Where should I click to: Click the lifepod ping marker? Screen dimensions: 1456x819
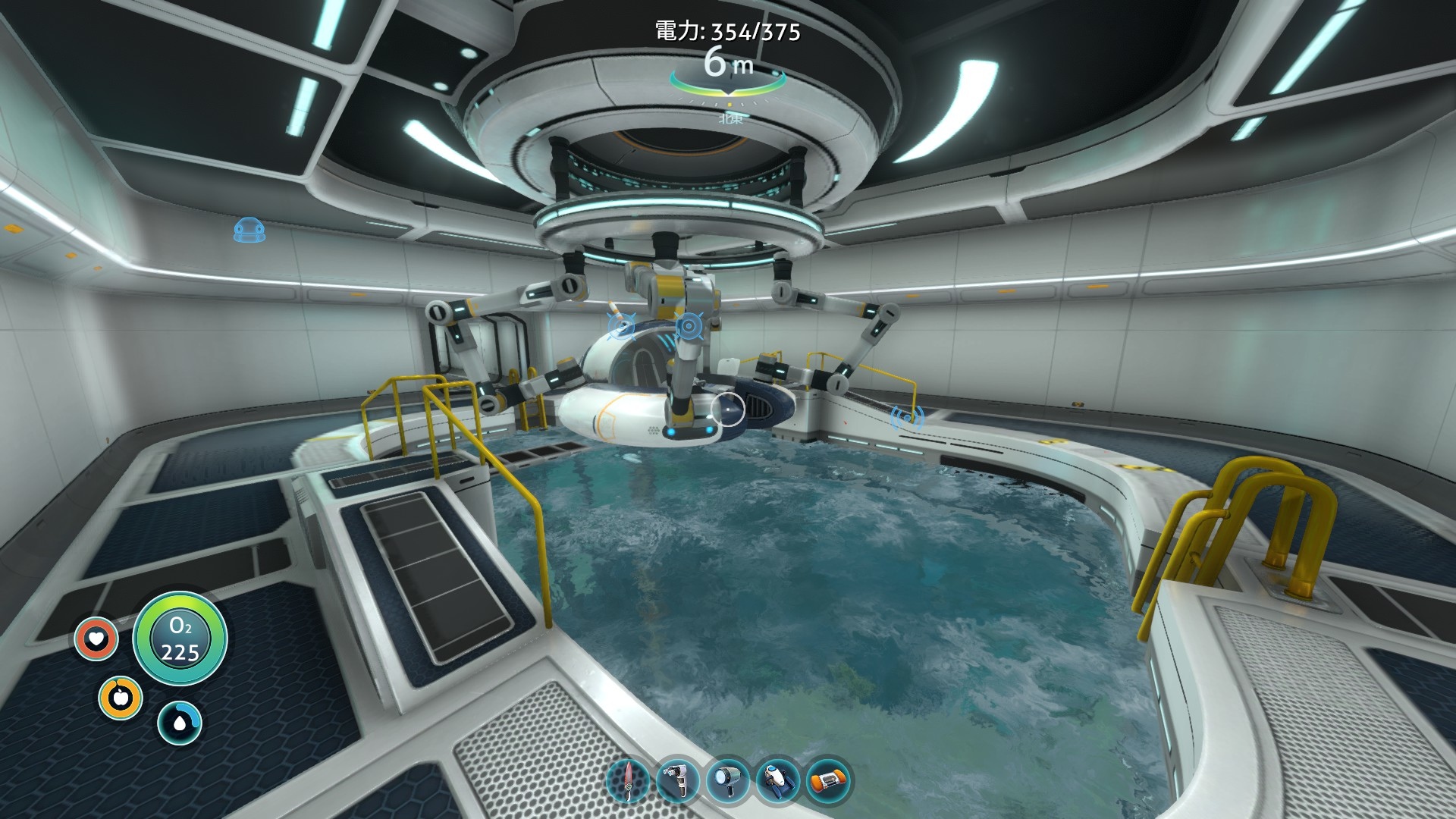click(x=249, y=229)
